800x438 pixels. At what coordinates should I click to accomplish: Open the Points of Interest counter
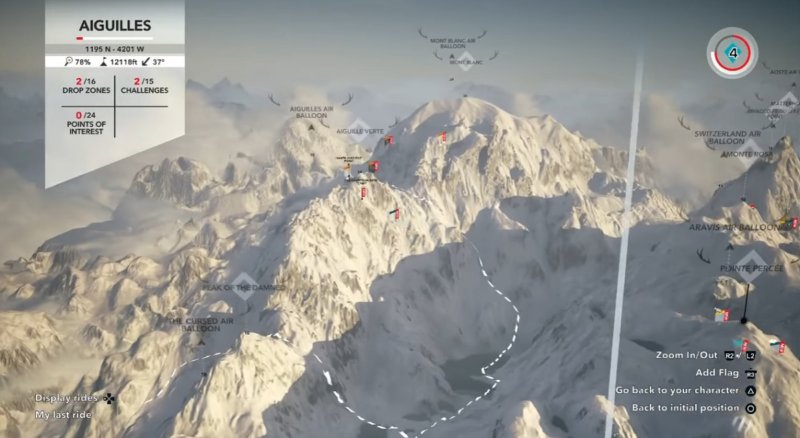[x=79, y=121]
